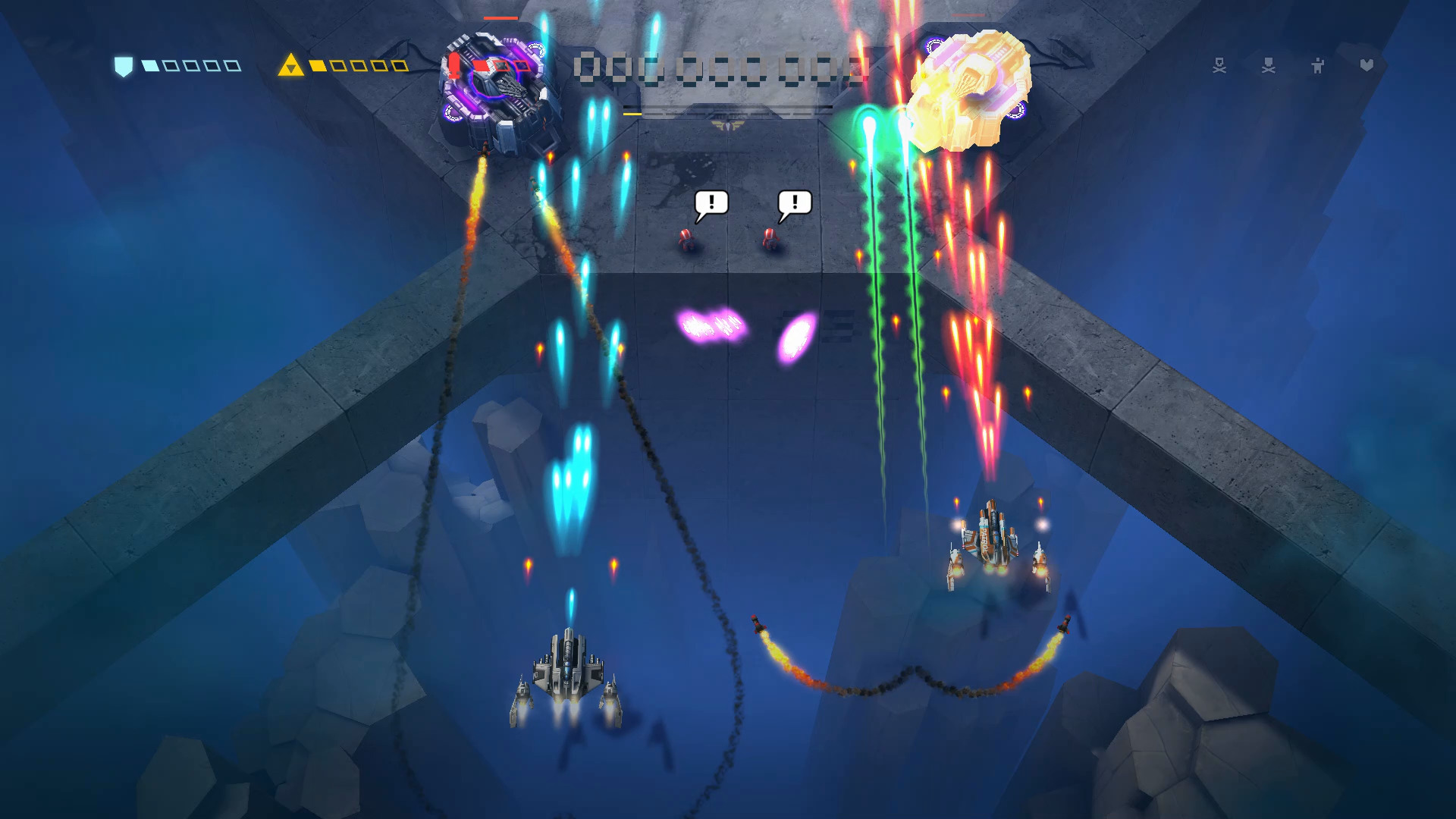Click the chevron badge objective icon
Screen dimensions: 1456x819
[x=1367, y=65]
